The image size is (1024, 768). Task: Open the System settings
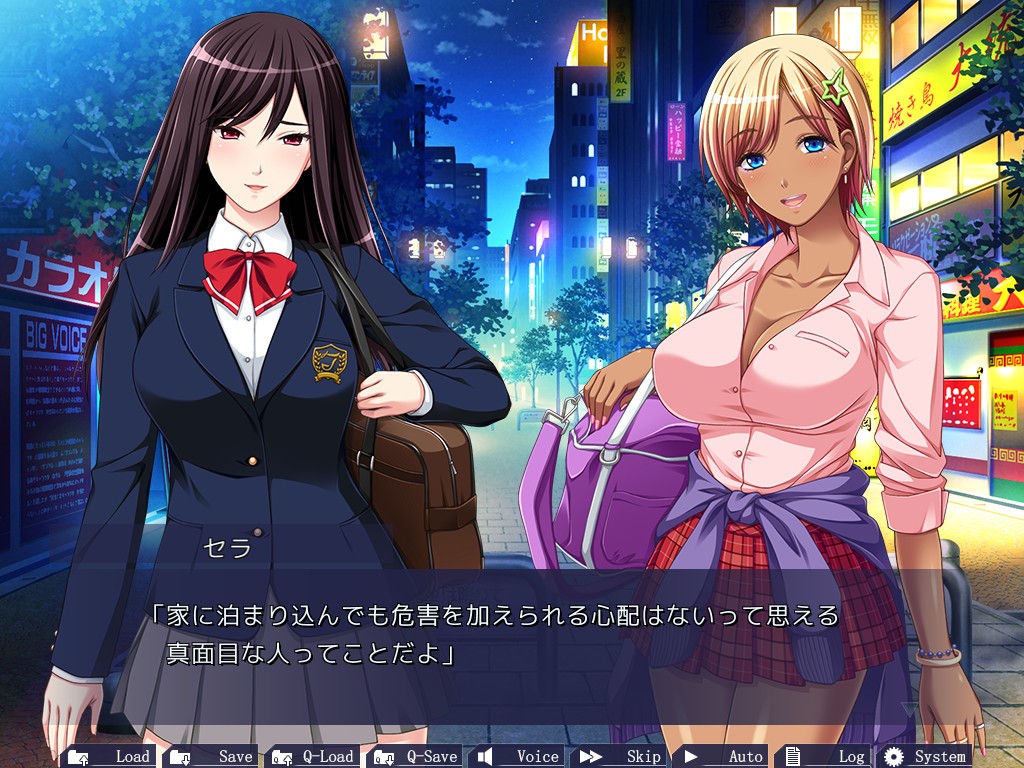coord(926,756)
